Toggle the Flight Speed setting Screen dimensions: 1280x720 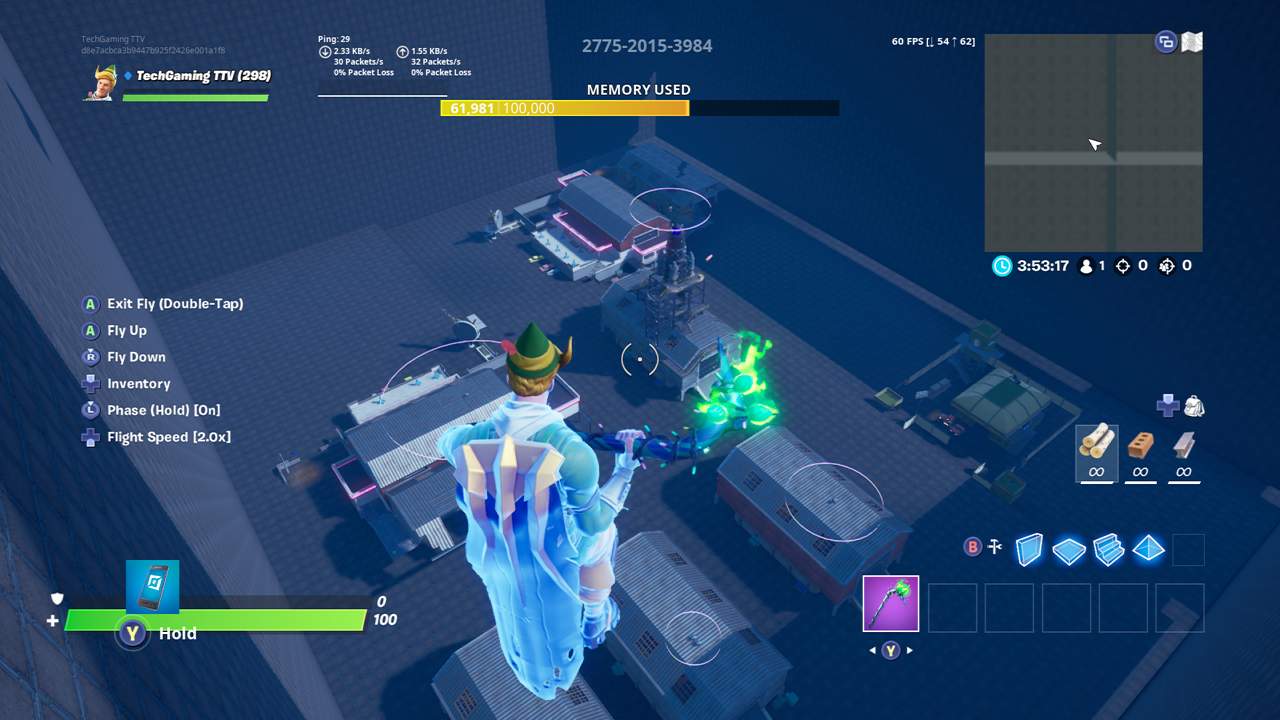tap(170, 436)
